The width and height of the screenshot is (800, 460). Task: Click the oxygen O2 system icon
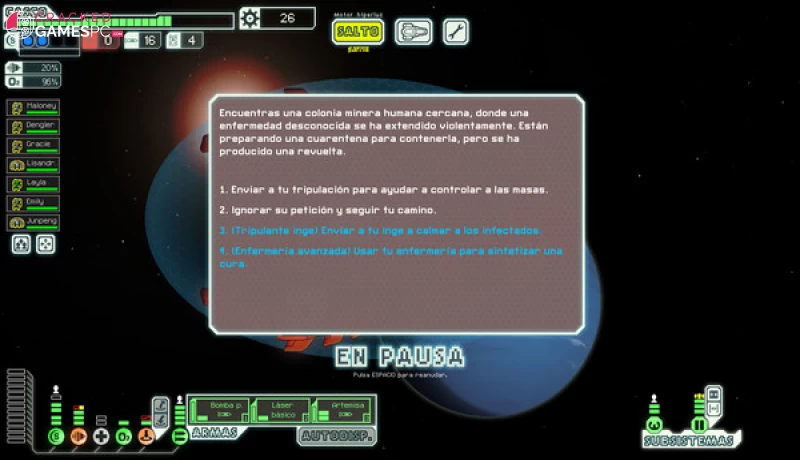[x=123, y=436]
